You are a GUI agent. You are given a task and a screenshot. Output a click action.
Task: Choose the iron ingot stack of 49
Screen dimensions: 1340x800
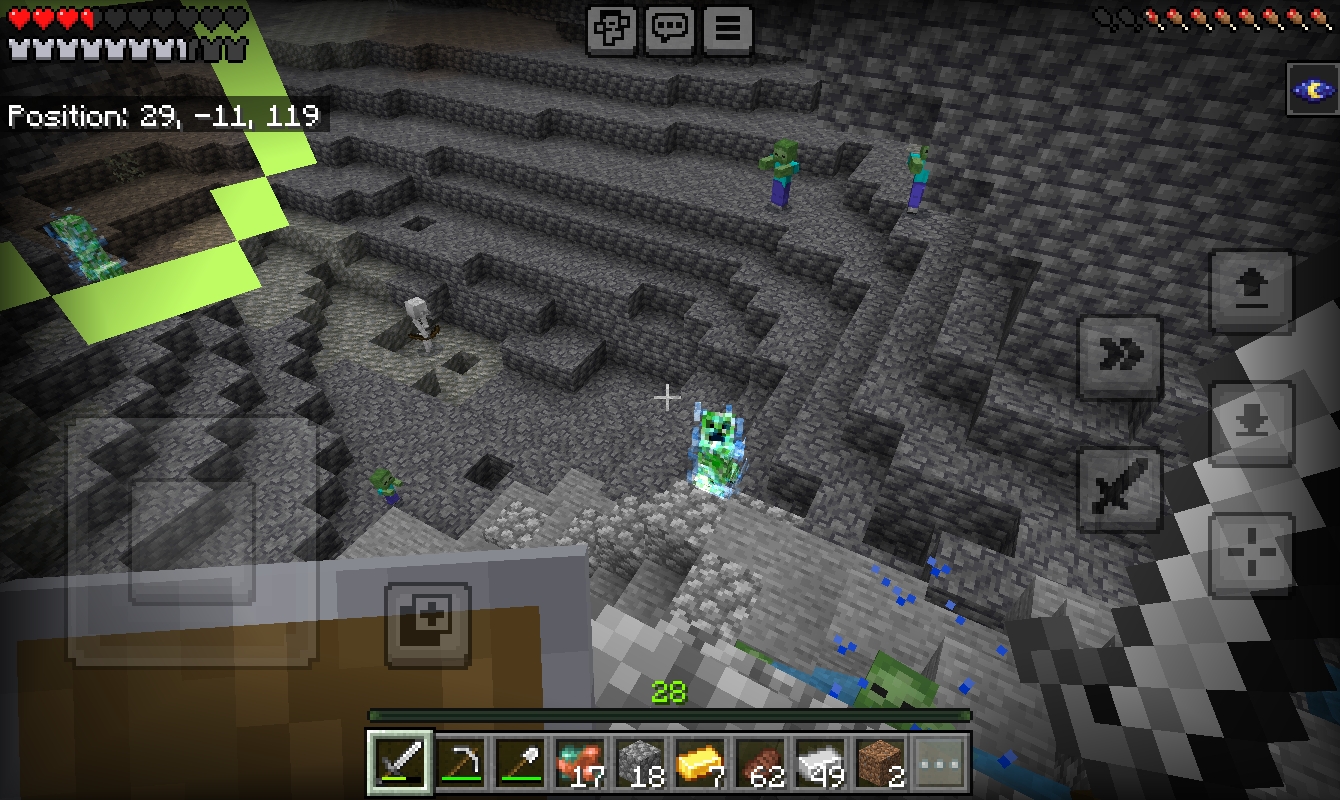tap(821, 763)
